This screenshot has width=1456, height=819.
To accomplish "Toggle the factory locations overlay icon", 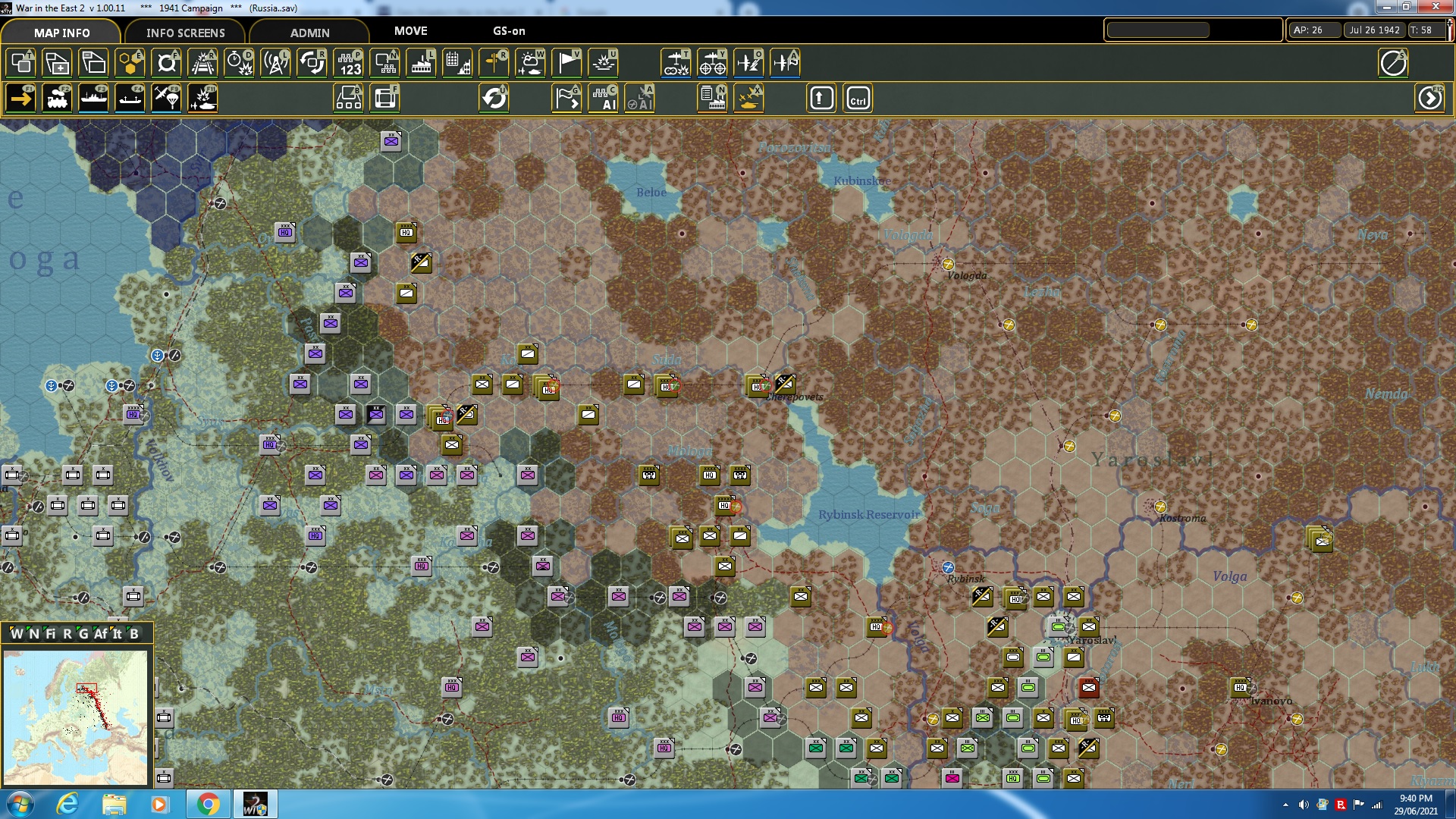I will click(x=421, y=63).
